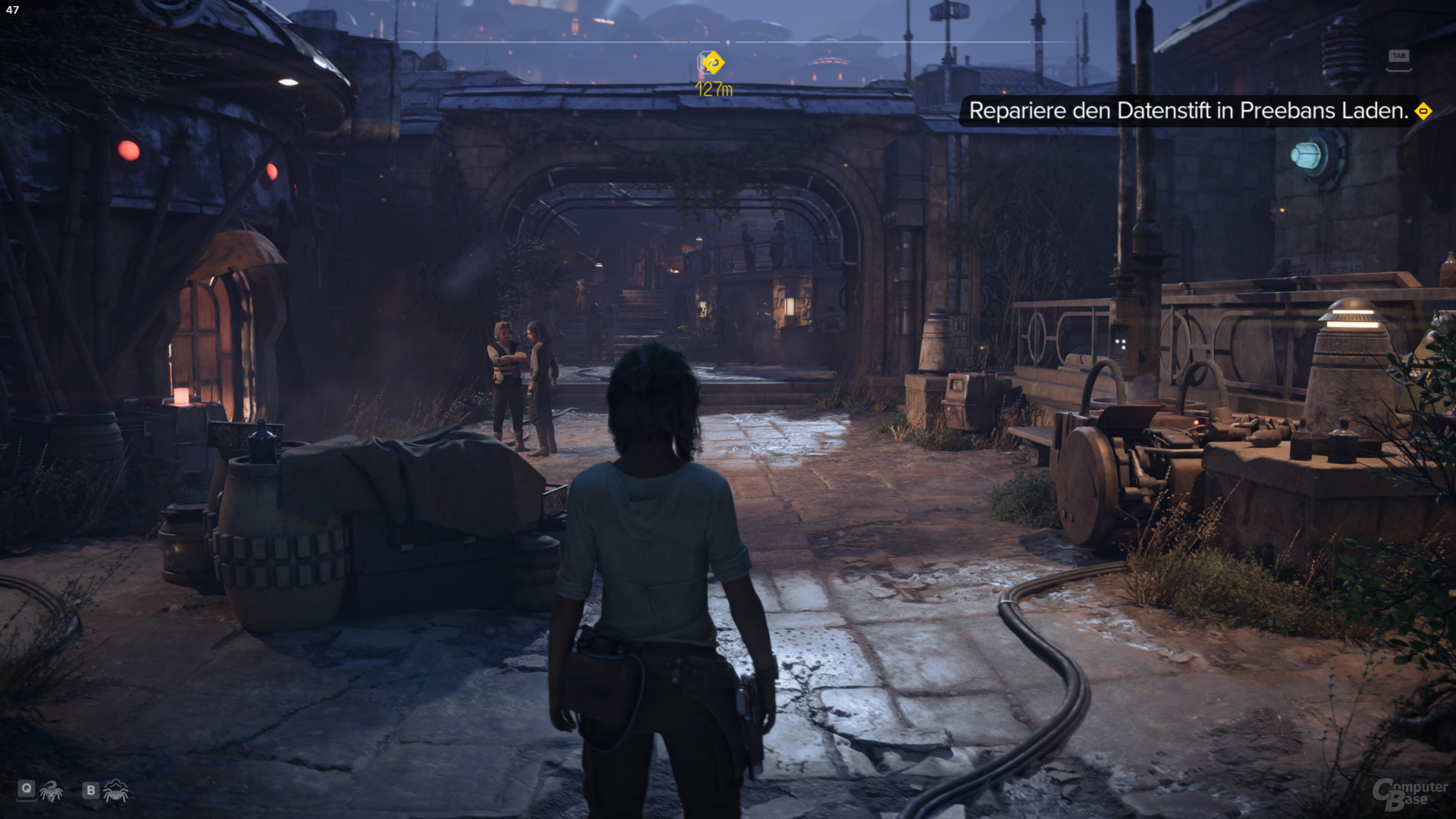Click the yellow objective marker on the compass

(713, 63)
